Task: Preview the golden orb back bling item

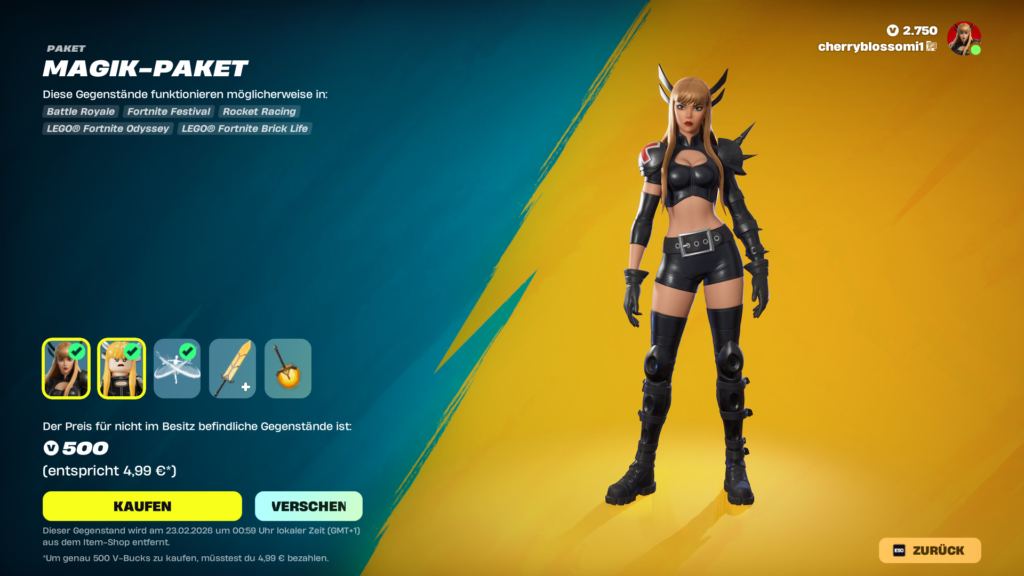Action: [288, 368]
